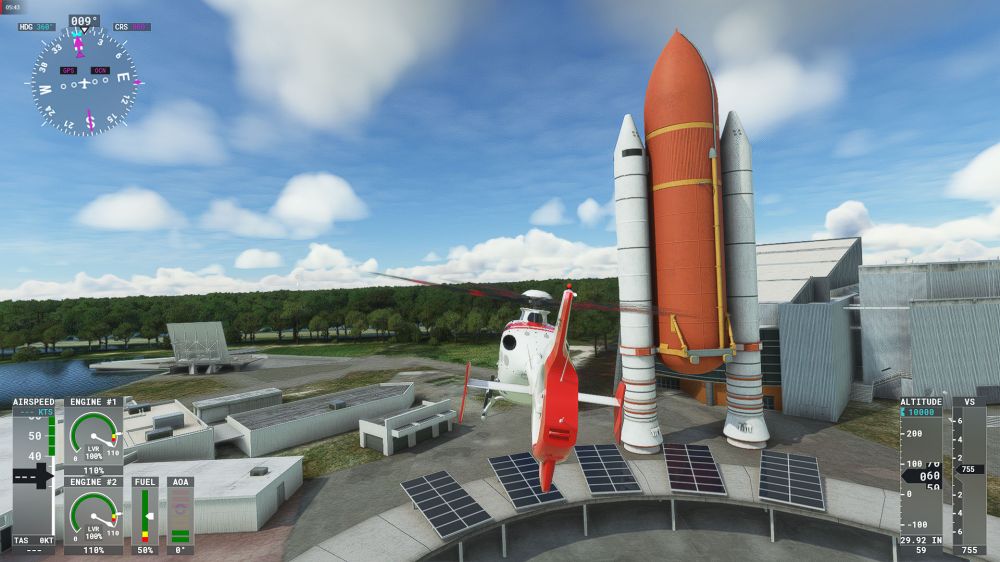Select the CRS course box
The width and height of the screenshot is (1000, 562).
click(132, 27)
